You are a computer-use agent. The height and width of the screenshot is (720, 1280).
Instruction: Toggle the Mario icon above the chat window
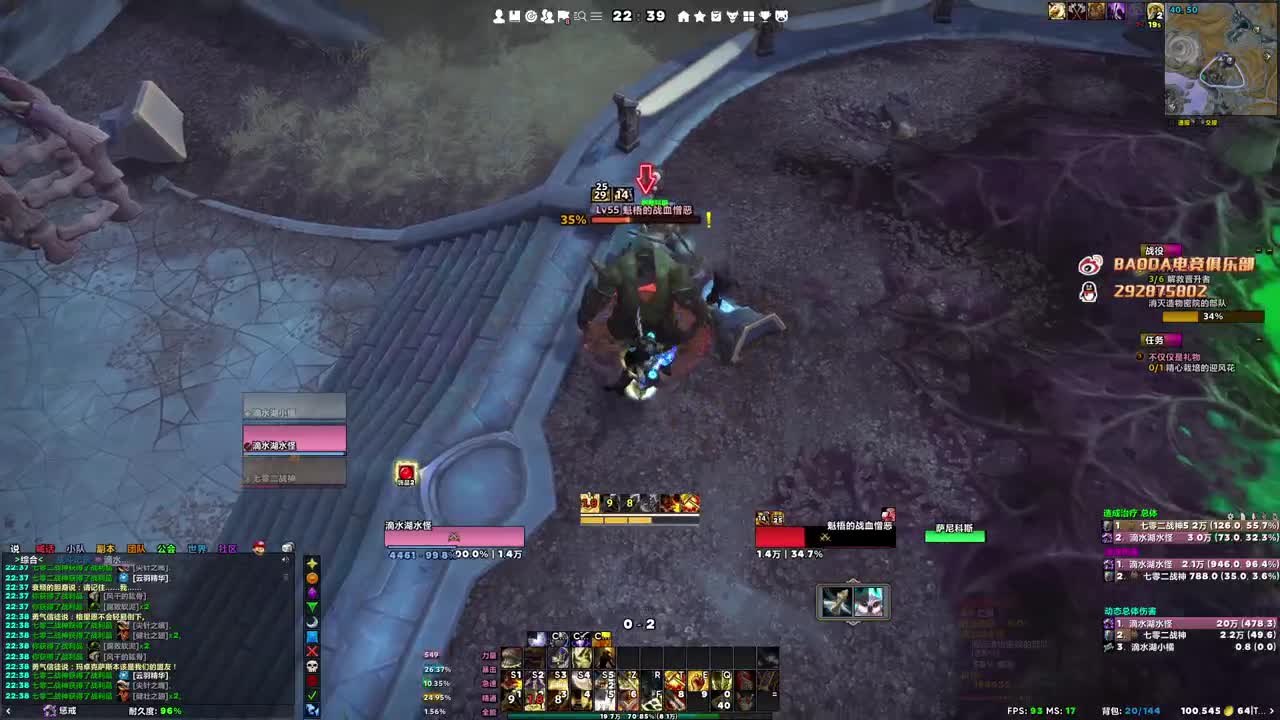click(259, 548)
